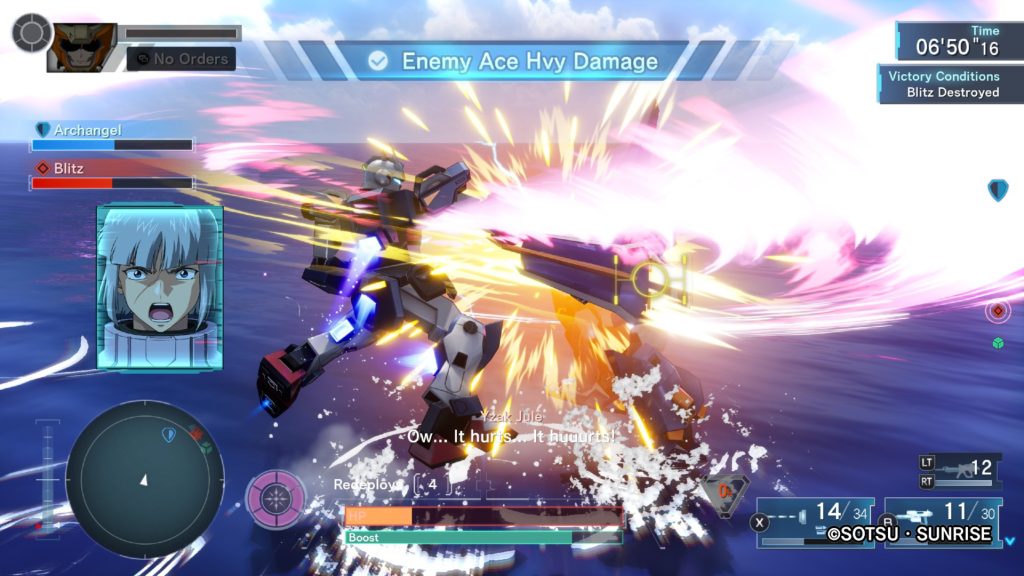The image size is (1024, 576).
Task: Select the Blitz enemy target entry
Action: coord(112,176)
